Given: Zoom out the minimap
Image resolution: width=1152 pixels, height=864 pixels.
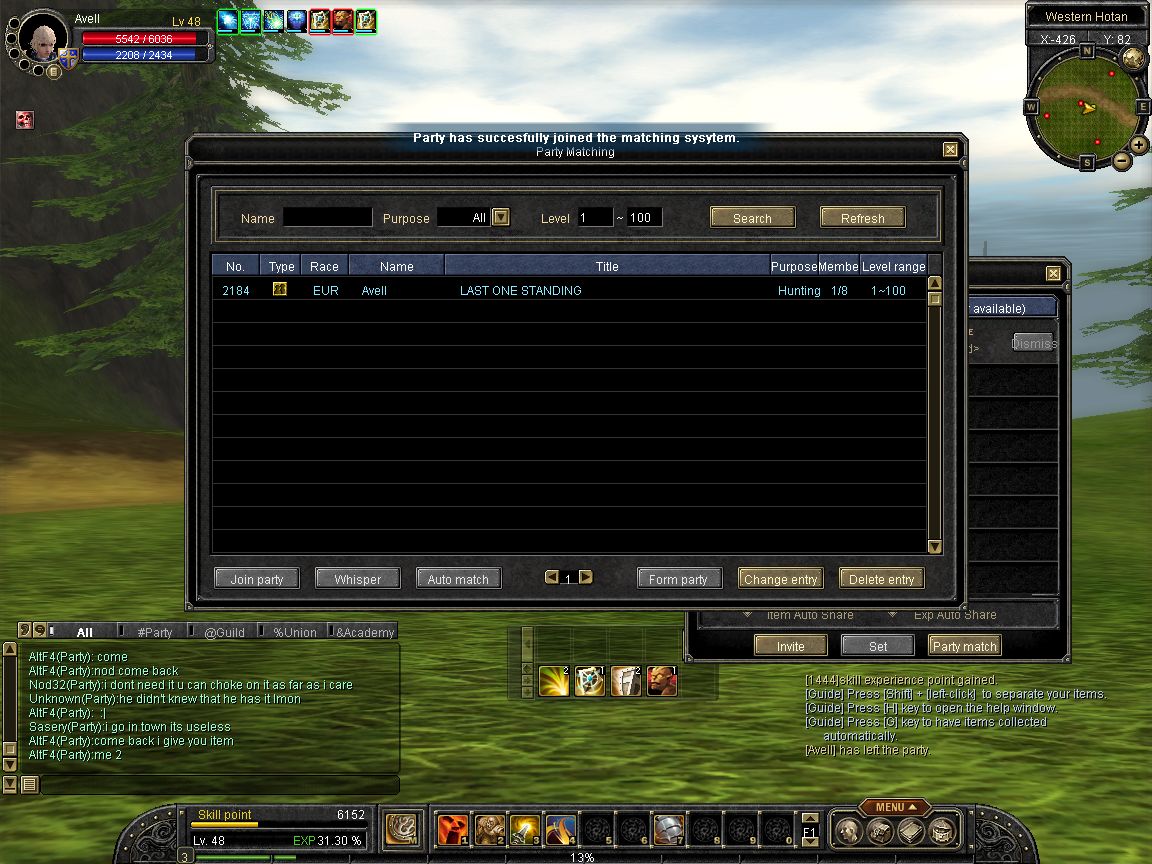Looking at the screenshot, I should coord(1122,160).
